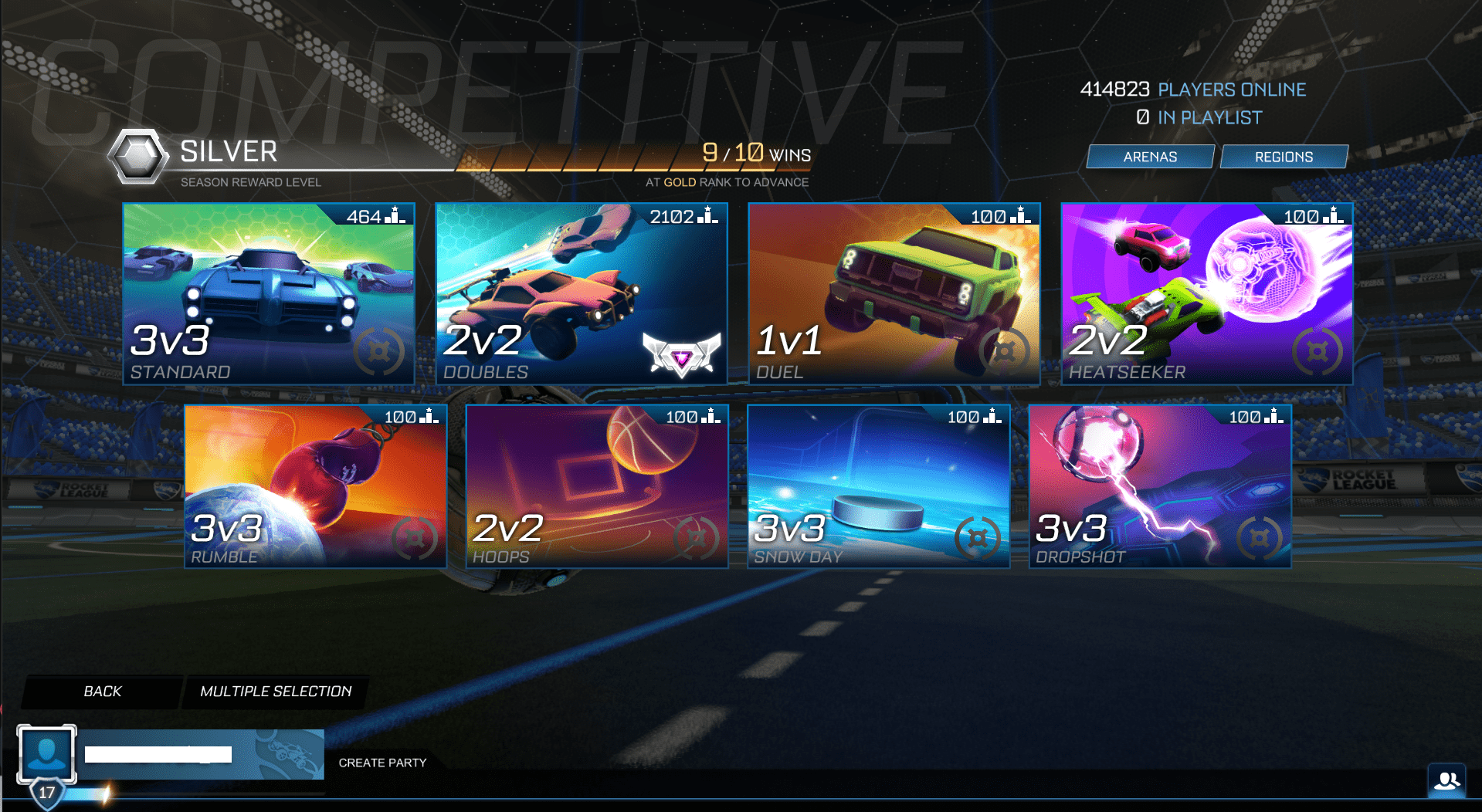The height and width of the screenshot is (812, 1482).
Task: Expand the Create Party panel
Action: (382, 763)
